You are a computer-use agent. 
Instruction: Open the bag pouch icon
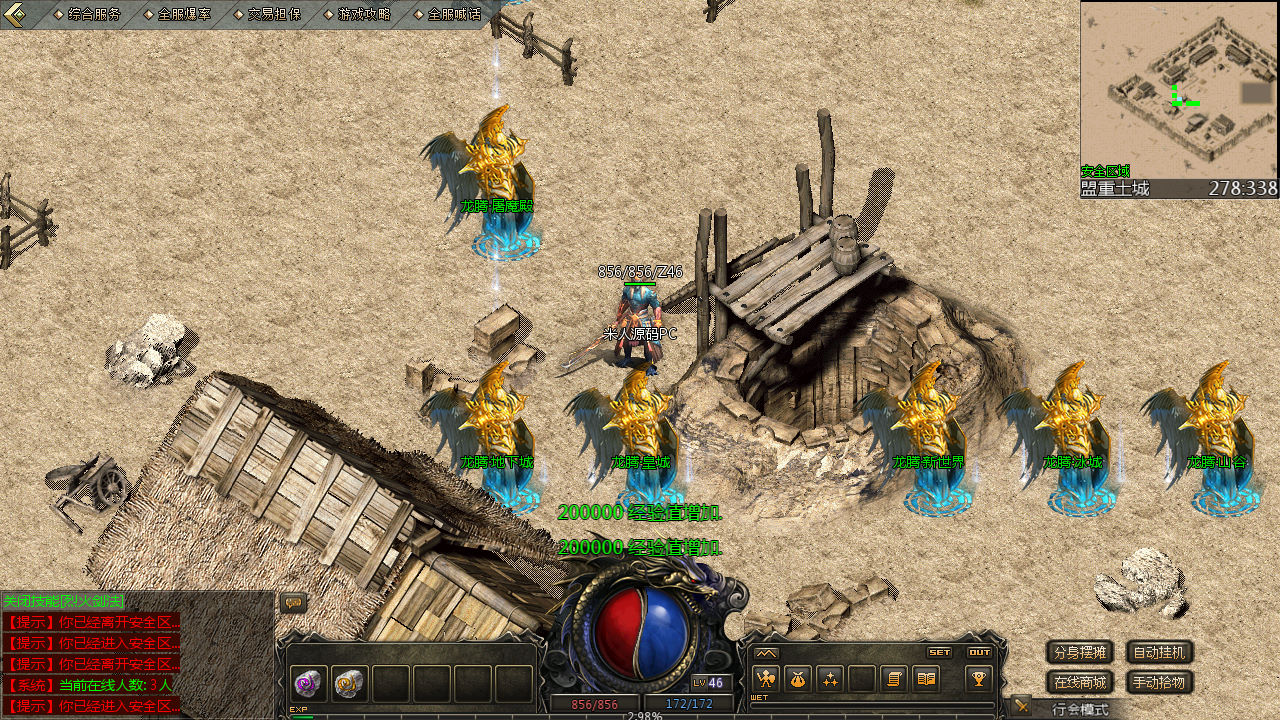pyautogui.click(x=797, y=679)
